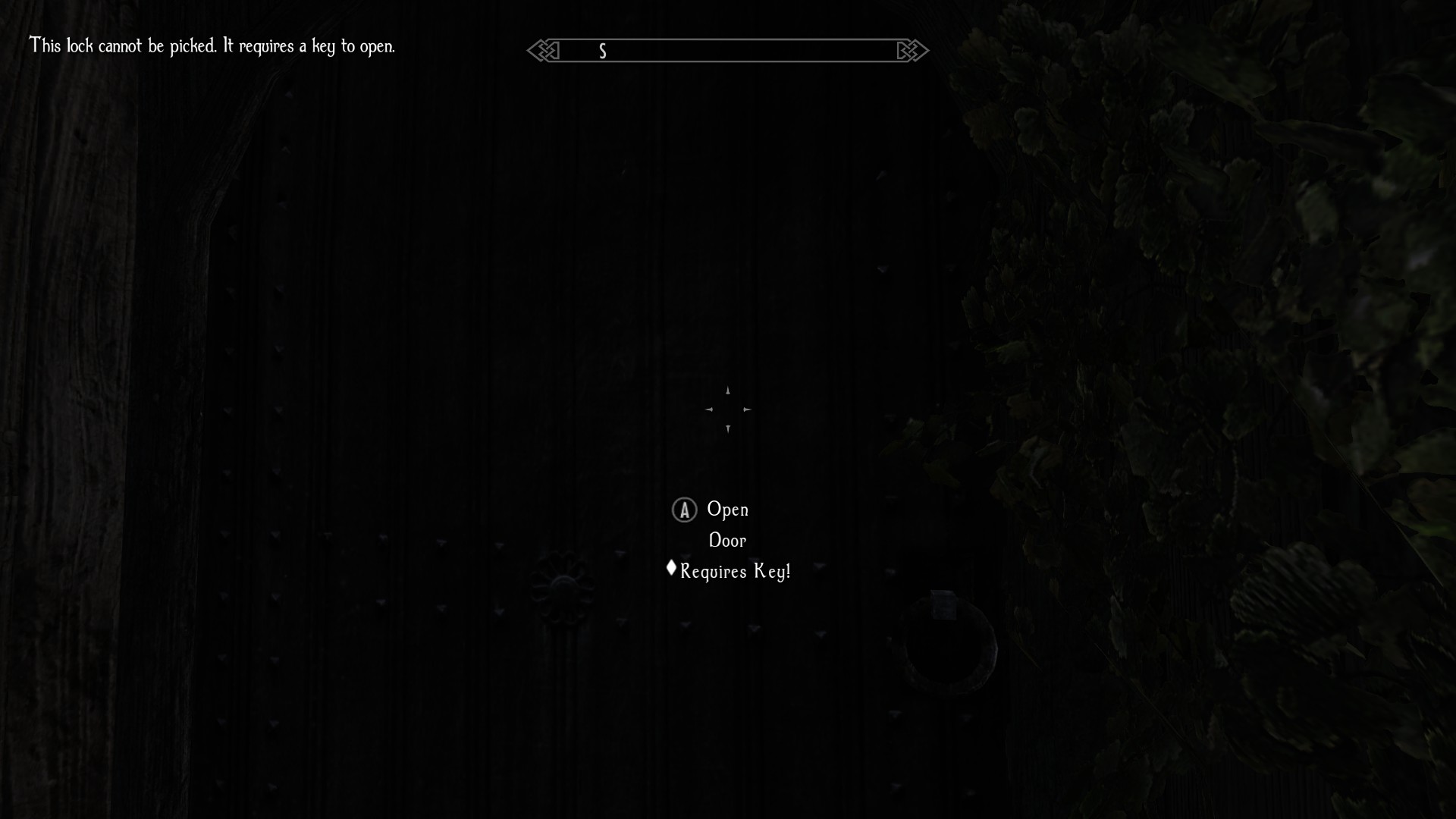Click the center of the crosshair
The width and height of the screenshot is (1456, 819).
tap(729, 409)
